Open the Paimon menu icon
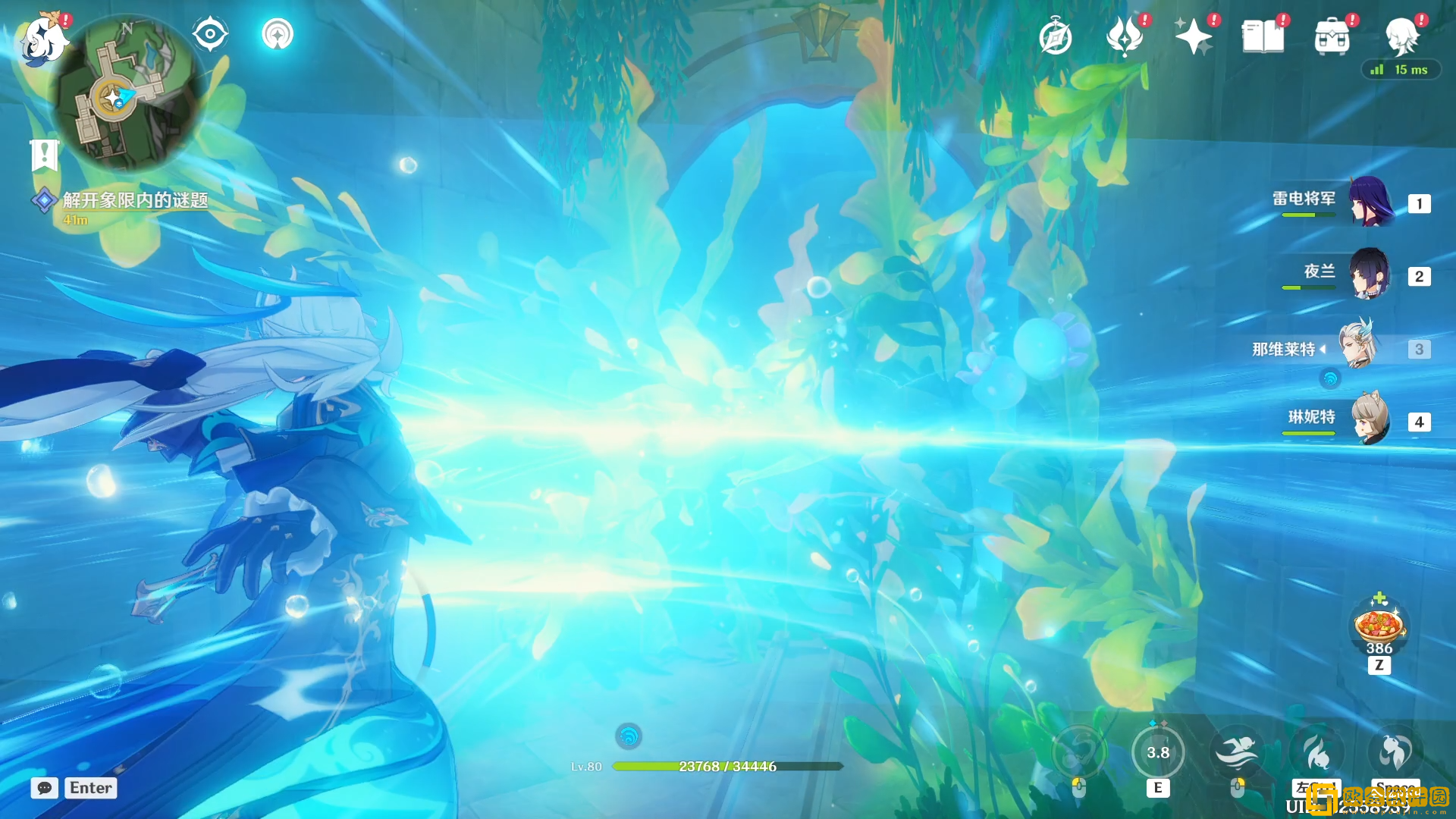 click(x=43, y=39)
